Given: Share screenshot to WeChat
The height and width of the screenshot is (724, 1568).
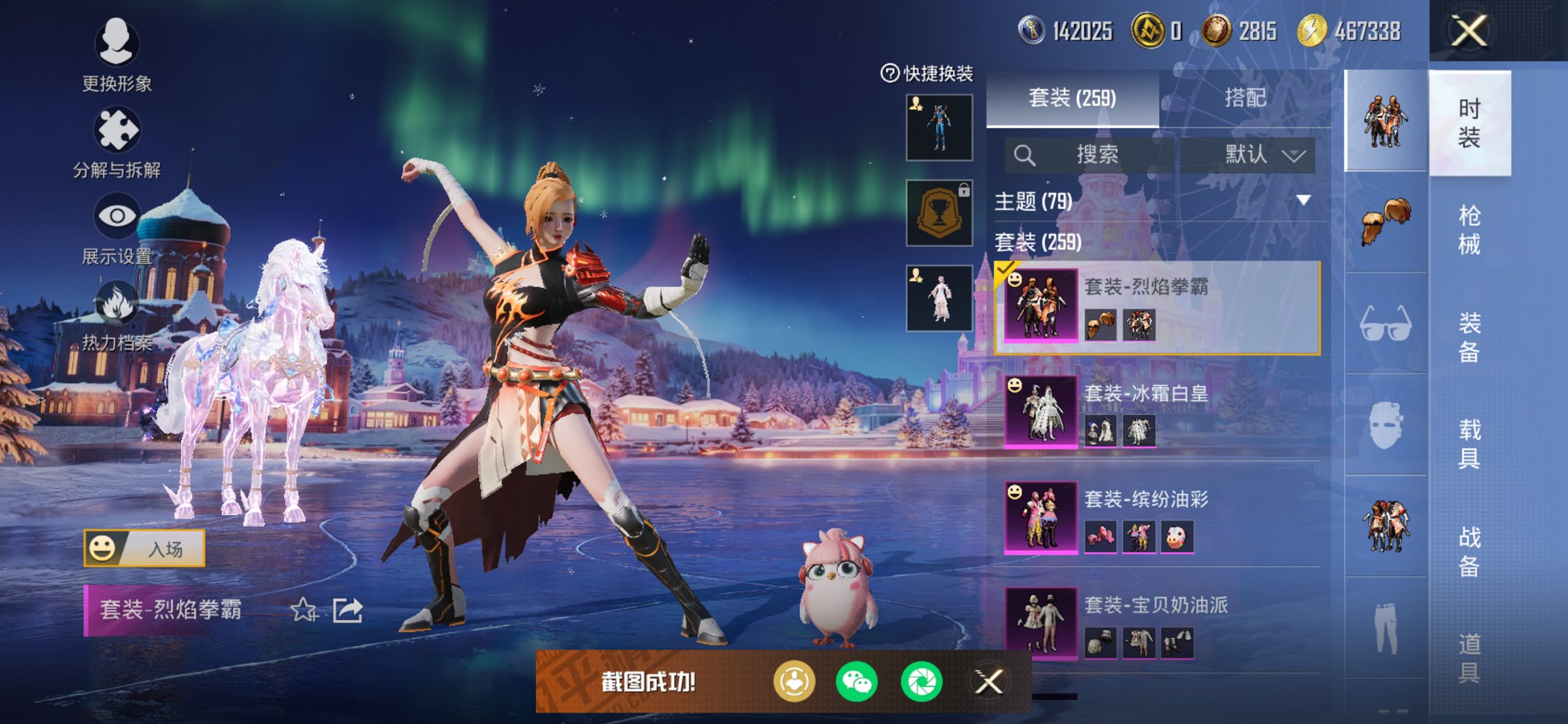Looking at the screenshot, I should 857,682.
